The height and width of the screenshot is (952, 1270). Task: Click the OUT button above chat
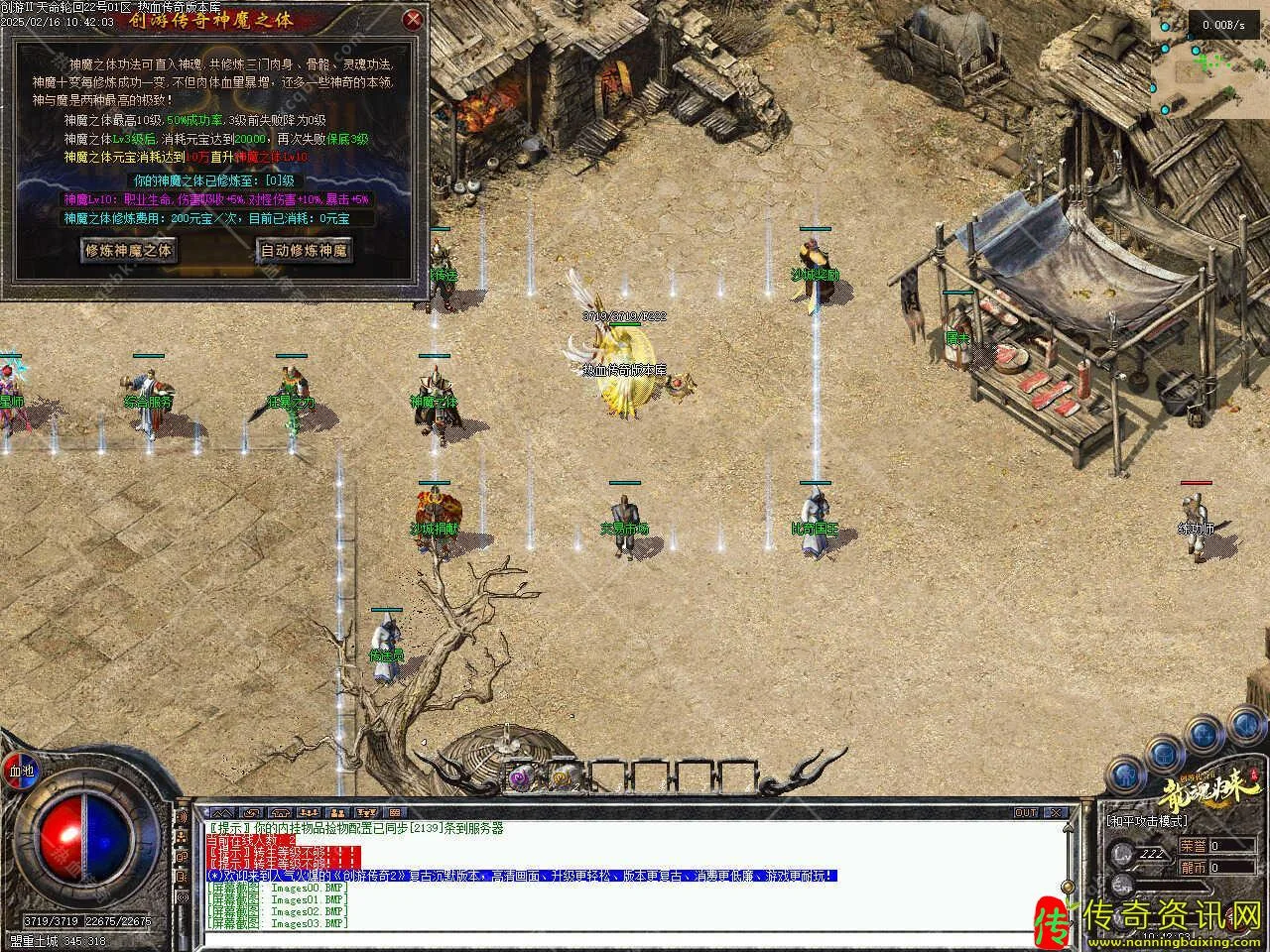coord(1026,813)
